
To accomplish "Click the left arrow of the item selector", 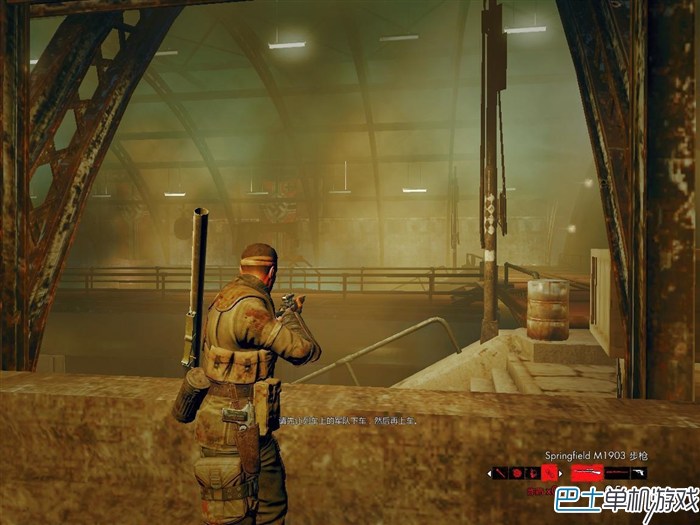I will click(489, 473).
